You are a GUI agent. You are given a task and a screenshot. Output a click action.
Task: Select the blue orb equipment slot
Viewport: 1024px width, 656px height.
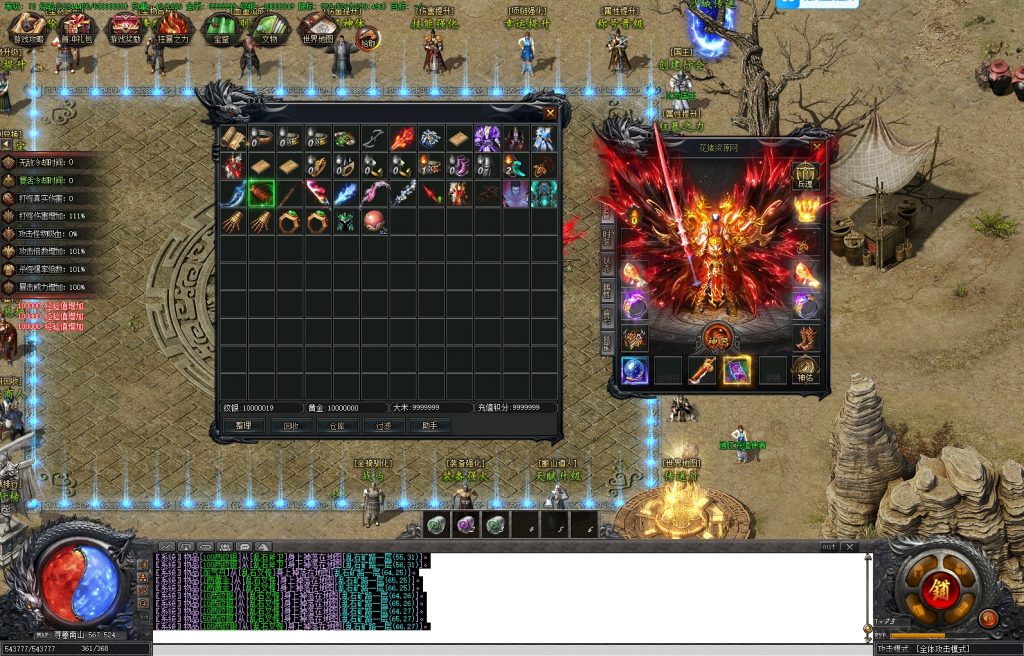[x=634, y=370]
